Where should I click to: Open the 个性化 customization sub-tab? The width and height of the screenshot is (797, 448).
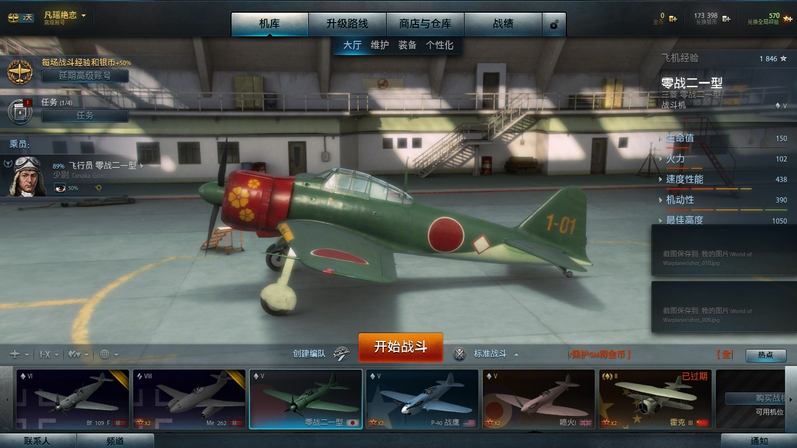[439, 45]
